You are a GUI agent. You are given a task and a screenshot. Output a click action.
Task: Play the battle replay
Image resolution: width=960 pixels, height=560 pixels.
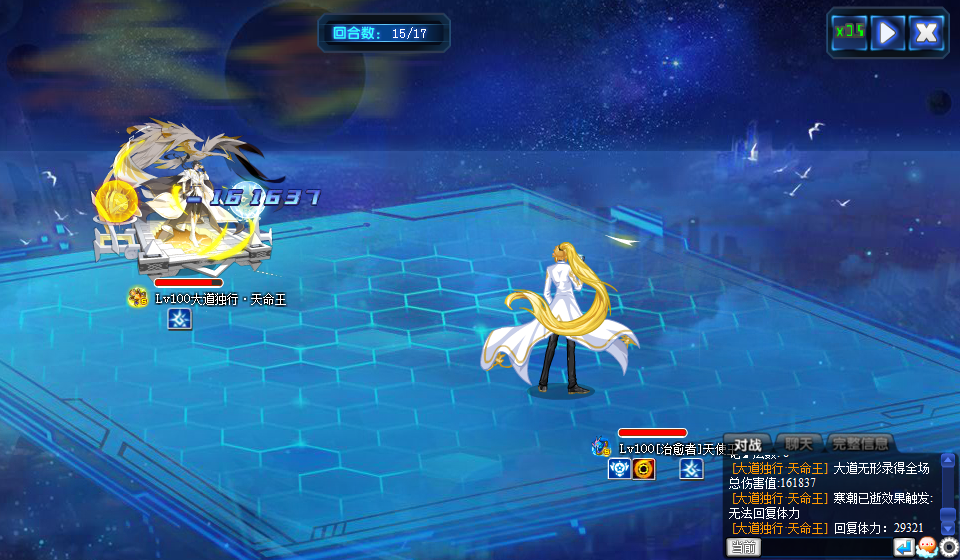[x=887, y=32]
